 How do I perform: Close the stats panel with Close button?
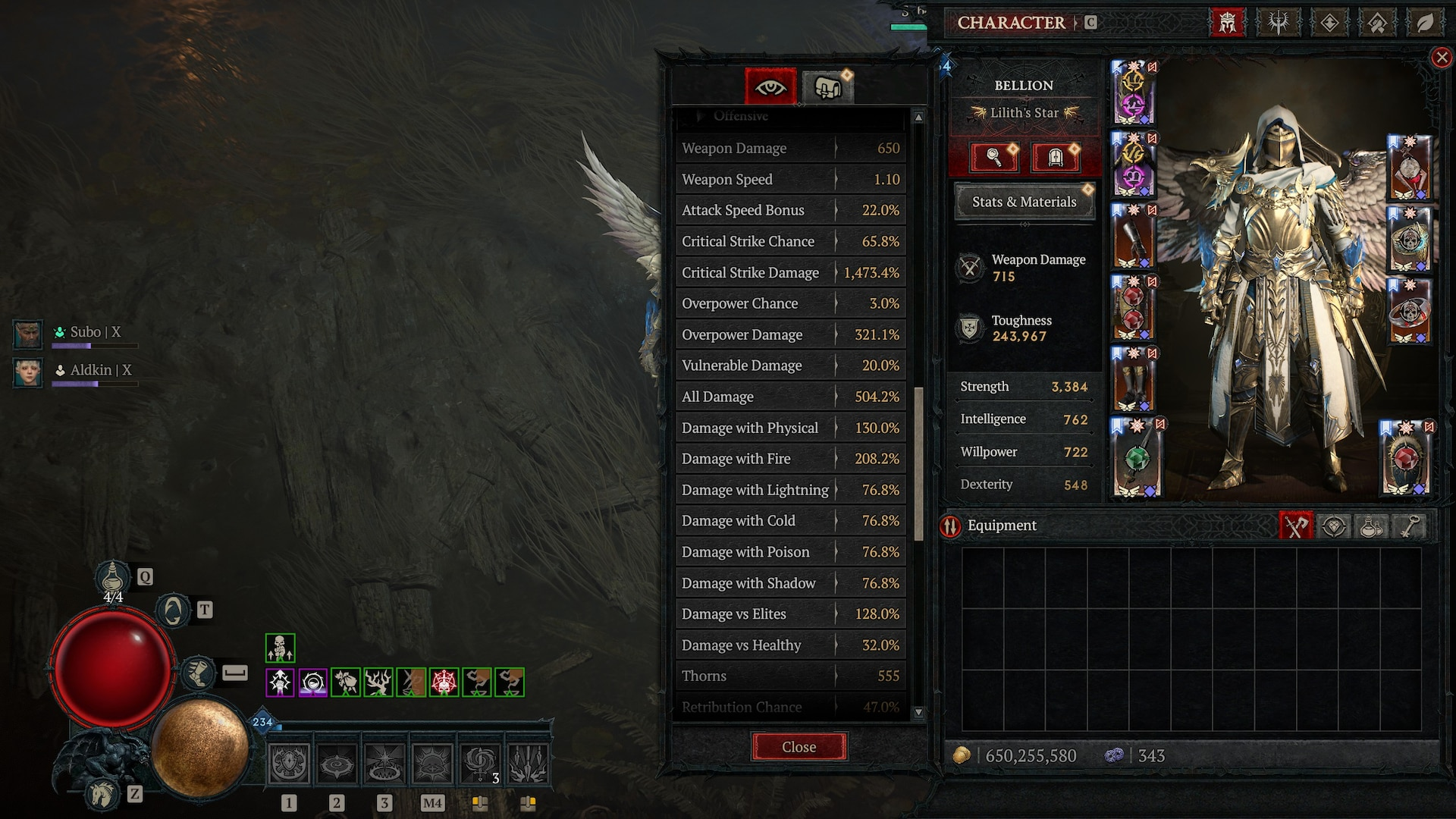coord(799,747)
